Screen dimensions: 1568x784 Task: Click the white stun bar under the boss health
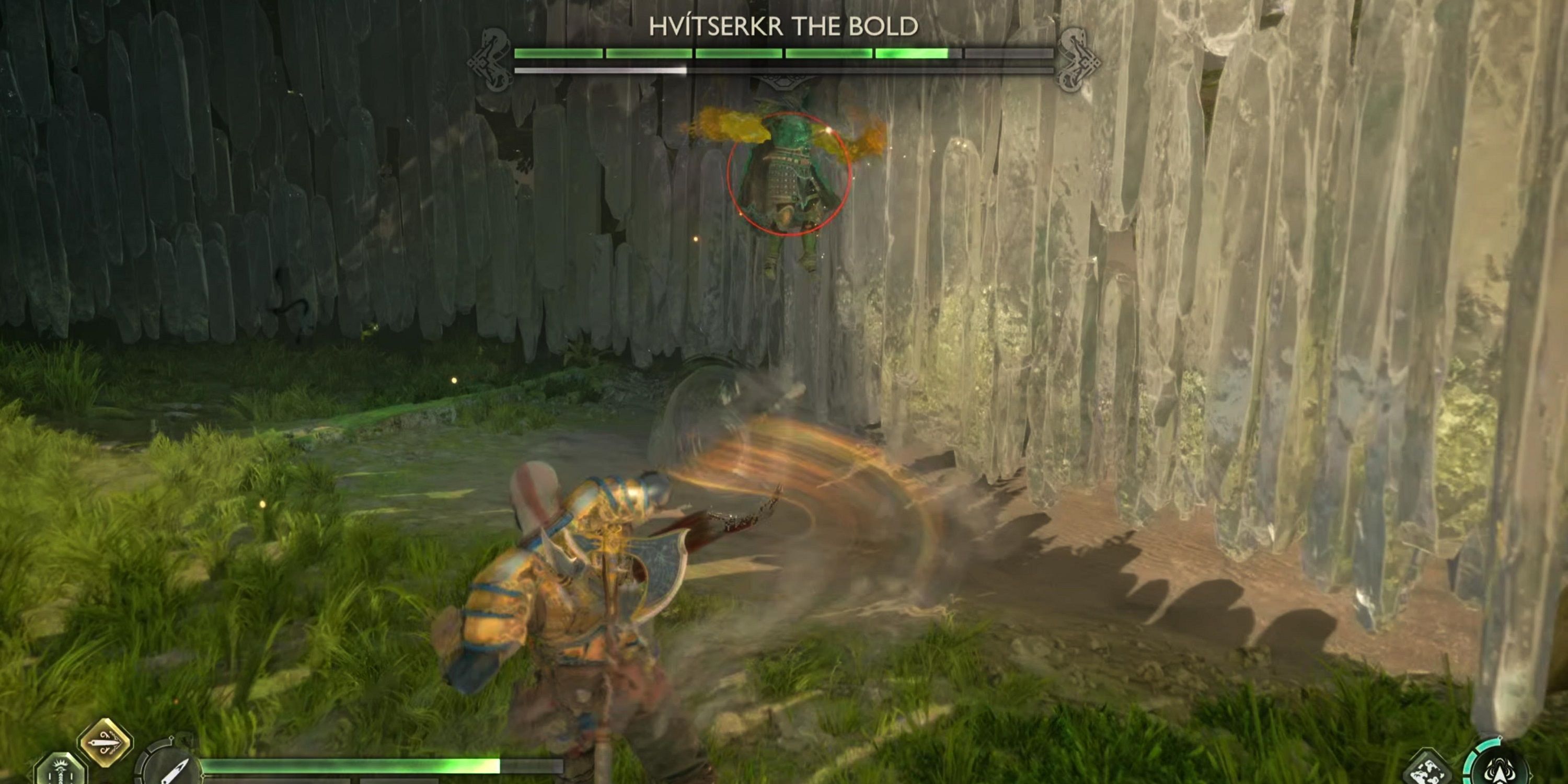click(599, 70)
